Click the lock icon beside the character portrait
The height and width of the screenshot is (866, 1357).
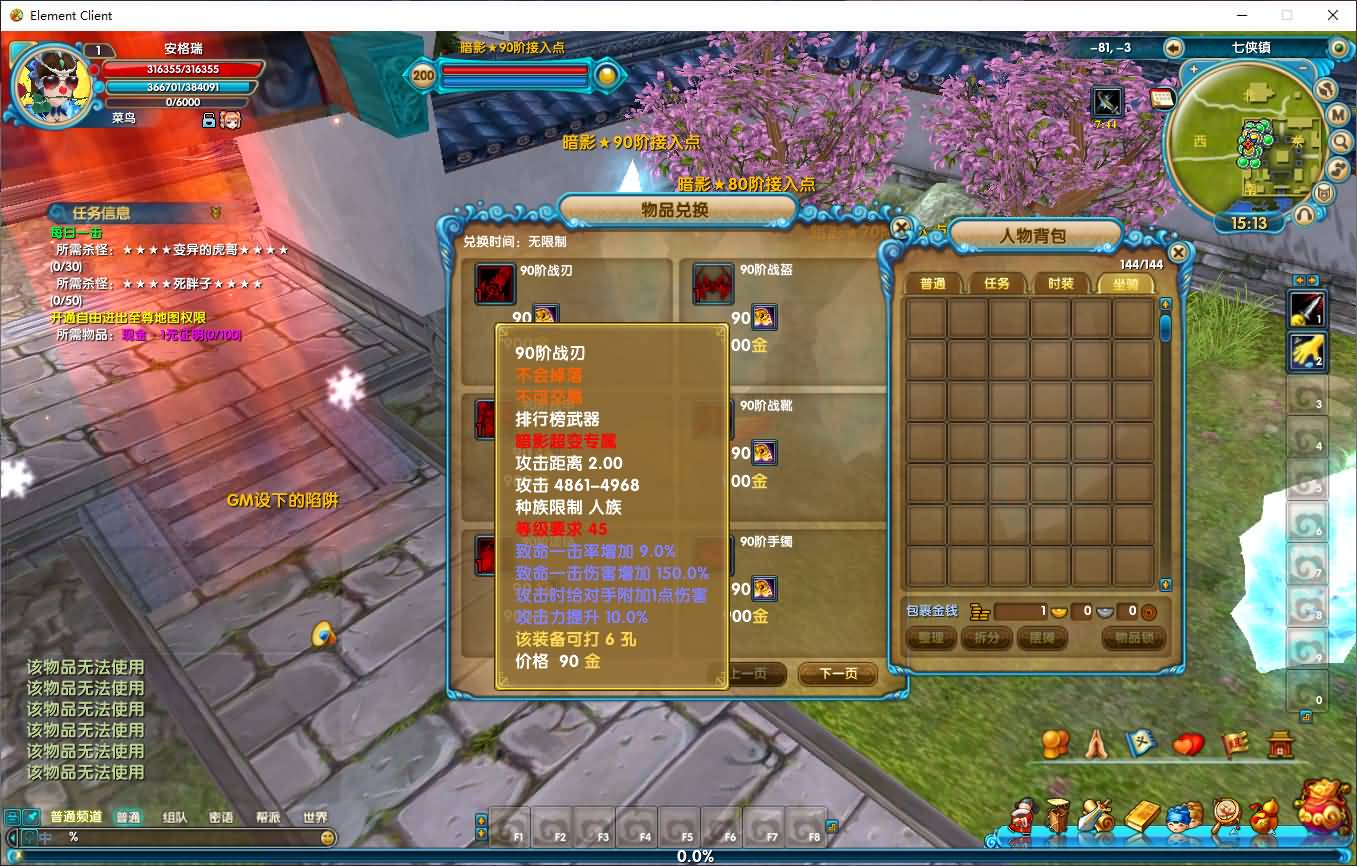[209, 122]
